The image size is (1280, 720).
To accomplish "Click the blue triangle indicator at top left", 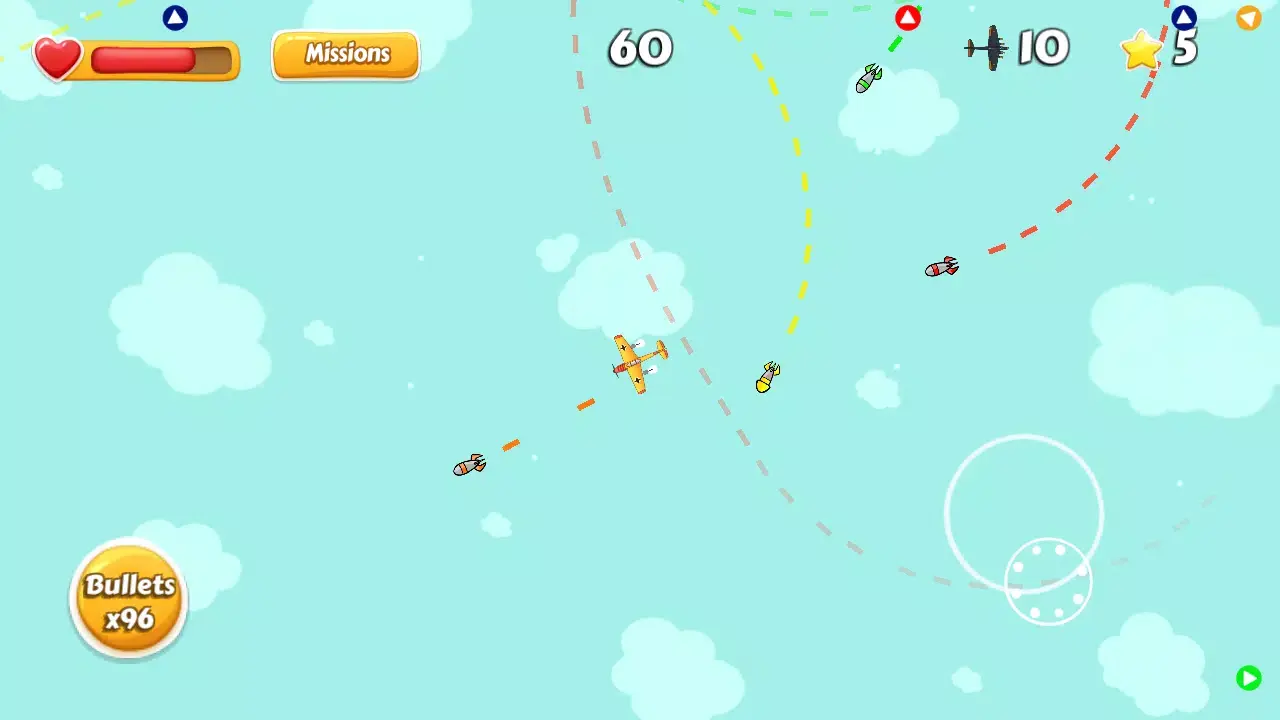I will pos(175,17).
